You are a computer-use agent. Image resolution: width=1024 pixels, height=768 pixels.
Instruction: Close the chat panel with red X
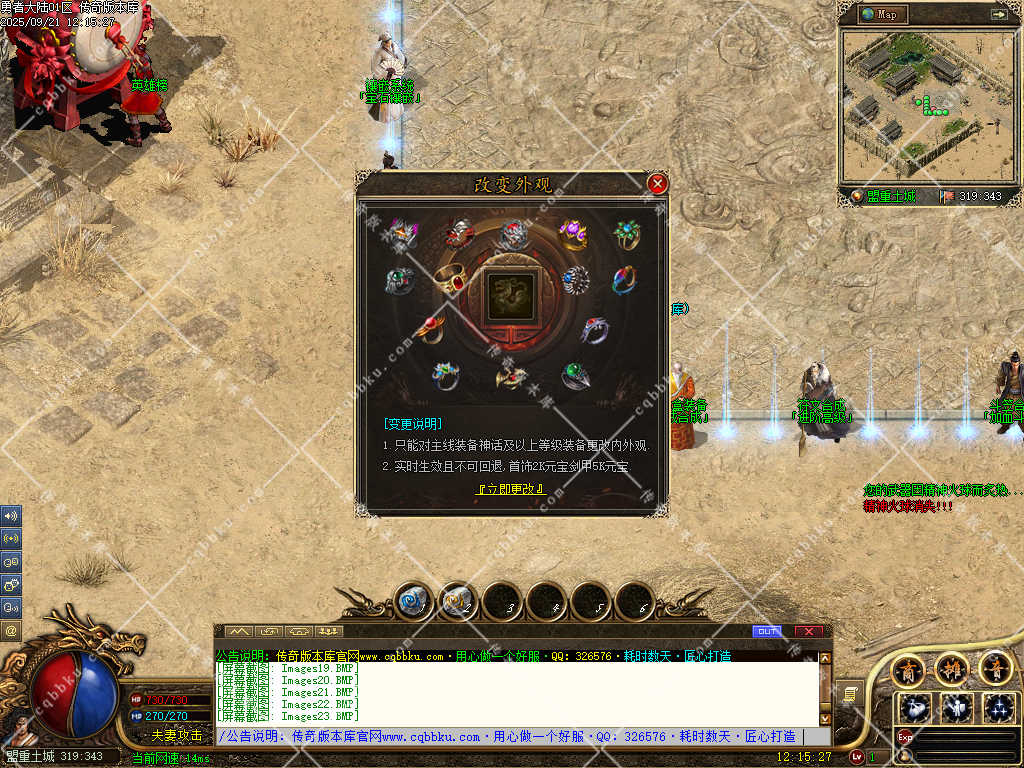click(x=808, y=631)
